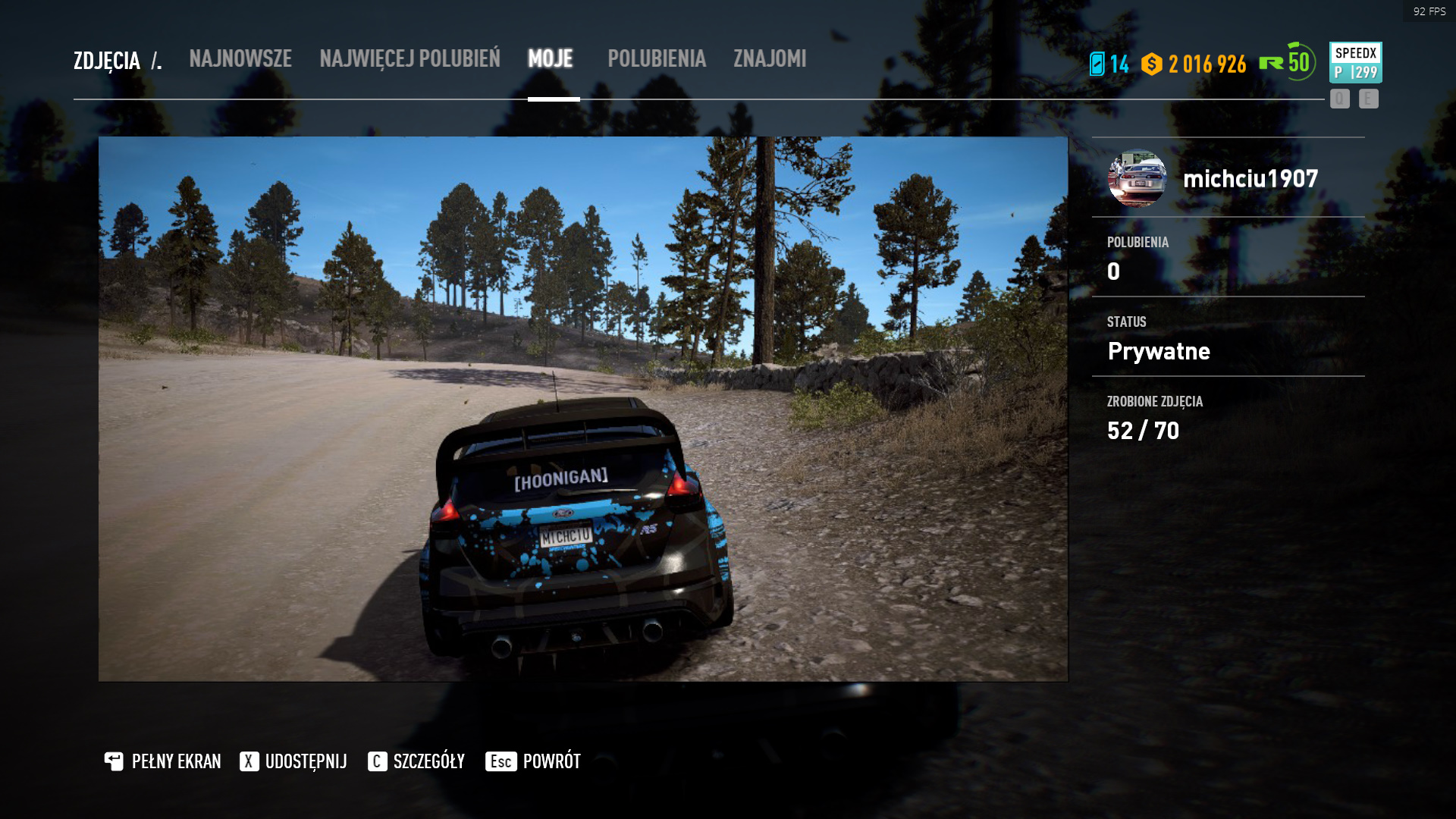Open the SPEEDX P 299 car card
The height and width of the screenshot is (819, 1456).
click(x=1354, y=62)
